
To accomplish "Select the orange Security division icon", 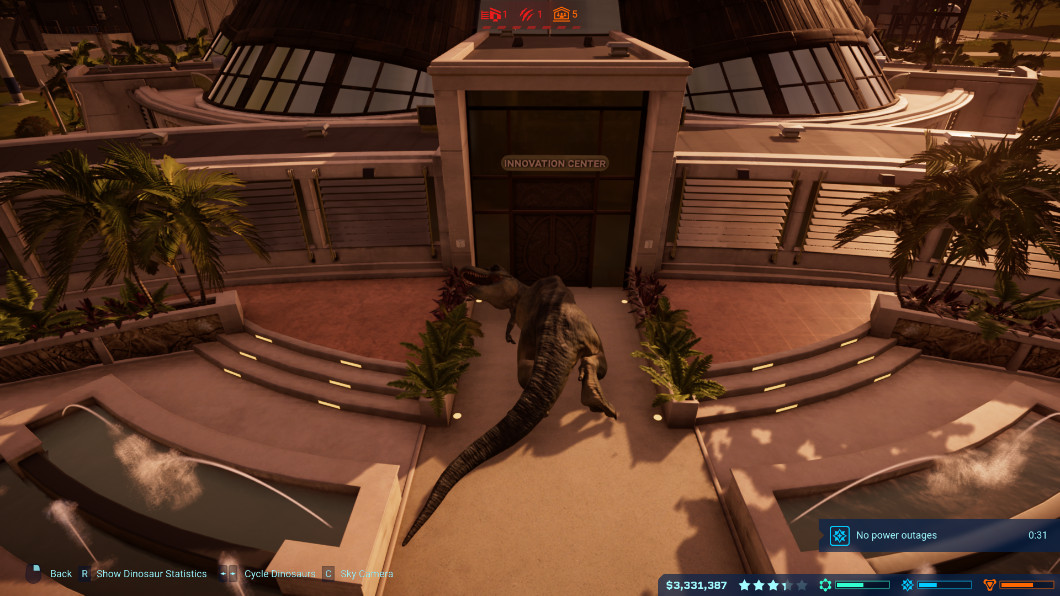I will (990, 585).
